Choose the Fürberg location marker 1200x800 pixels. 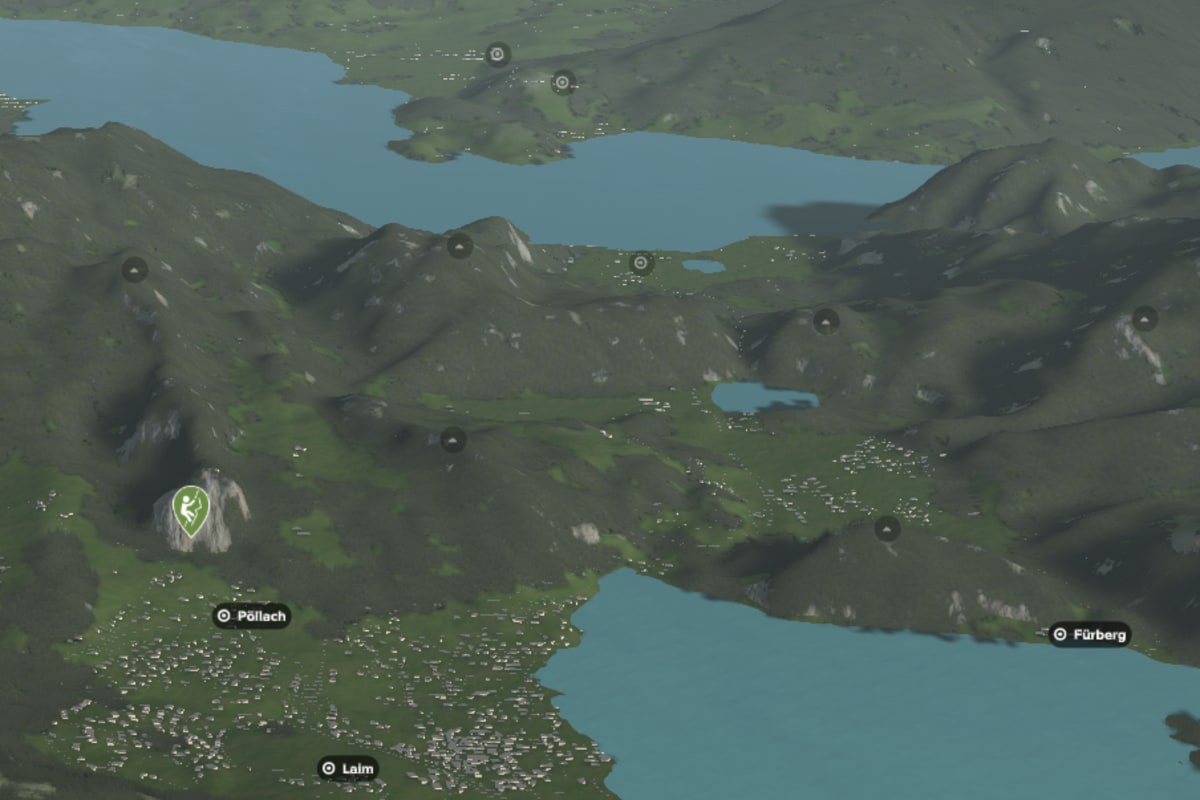pos(1089,634)
